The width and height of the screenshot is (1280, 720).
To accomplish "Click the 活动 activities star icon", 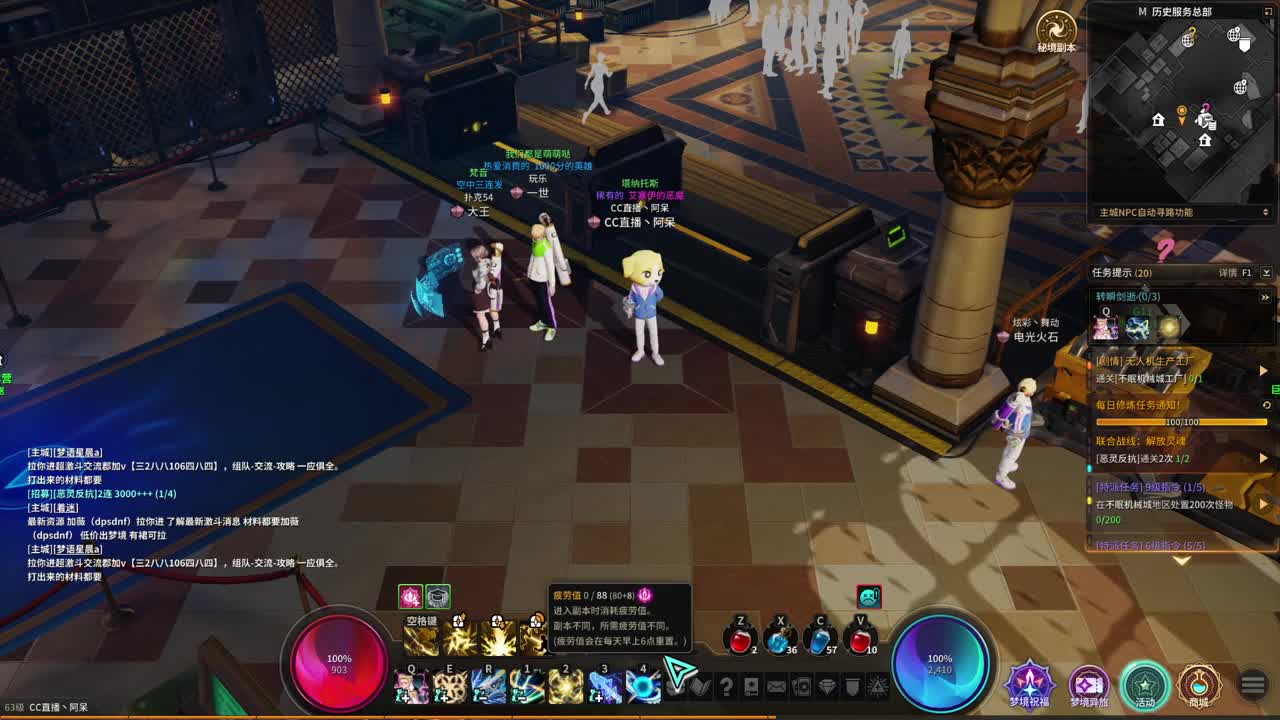I will 1144,685.
